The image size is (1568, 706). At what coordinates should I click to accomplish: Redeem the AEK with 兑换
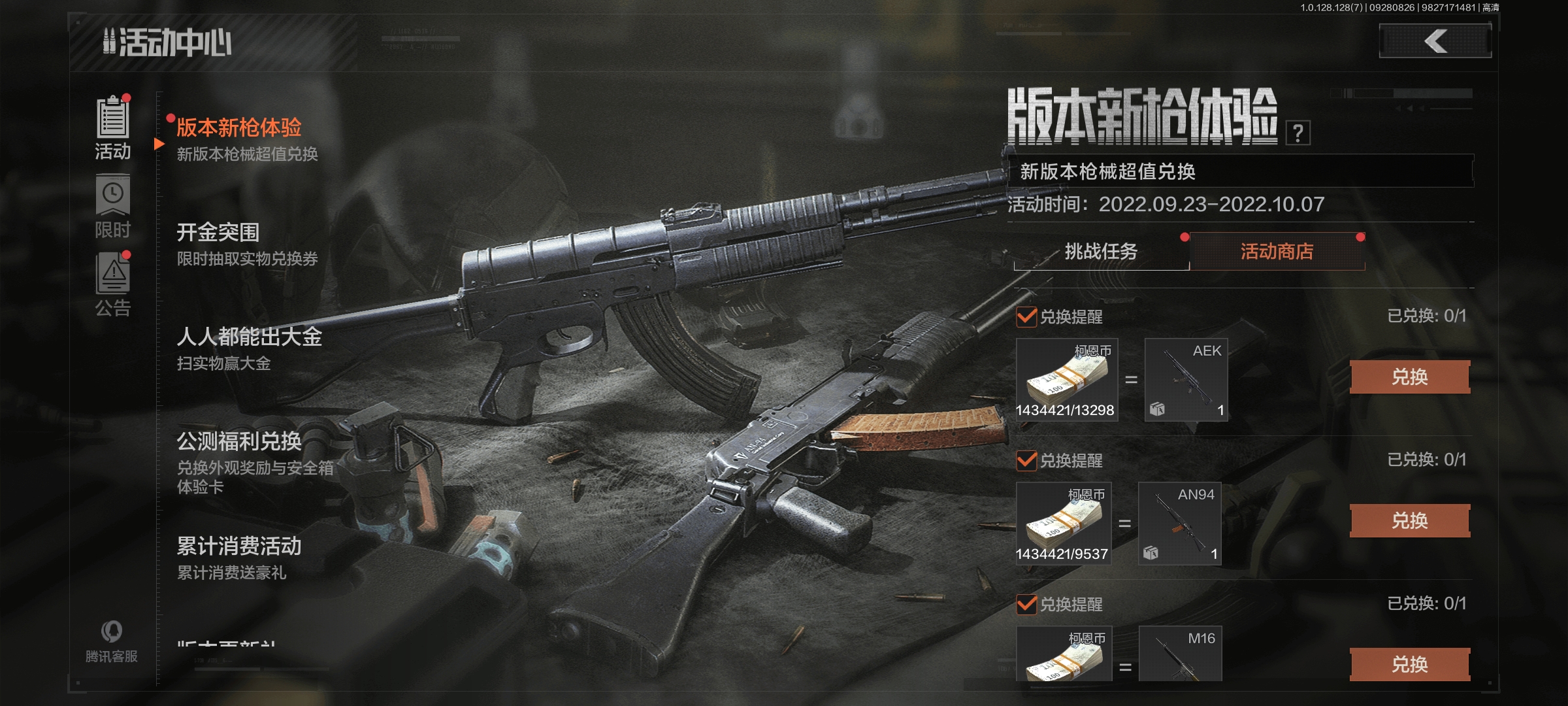[1409, 377]
